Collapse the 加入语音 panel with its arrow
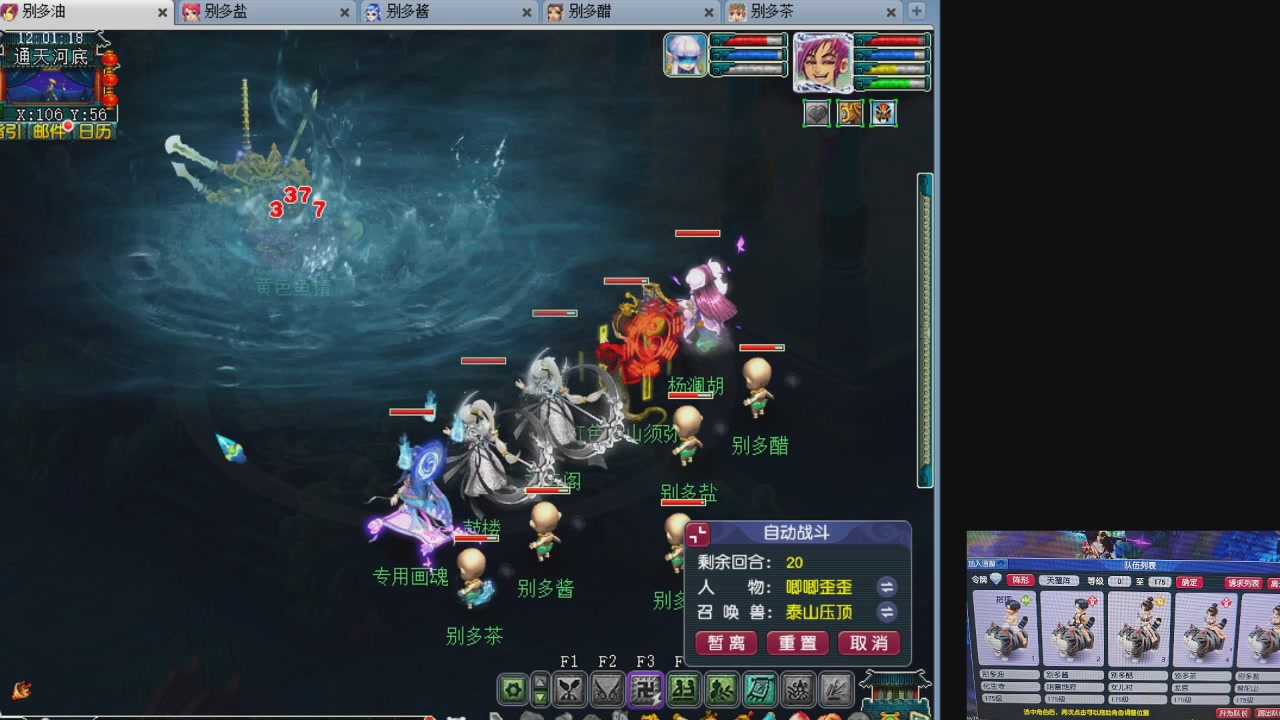This screenshot has width=1280, height=720. pos(1002,562)
